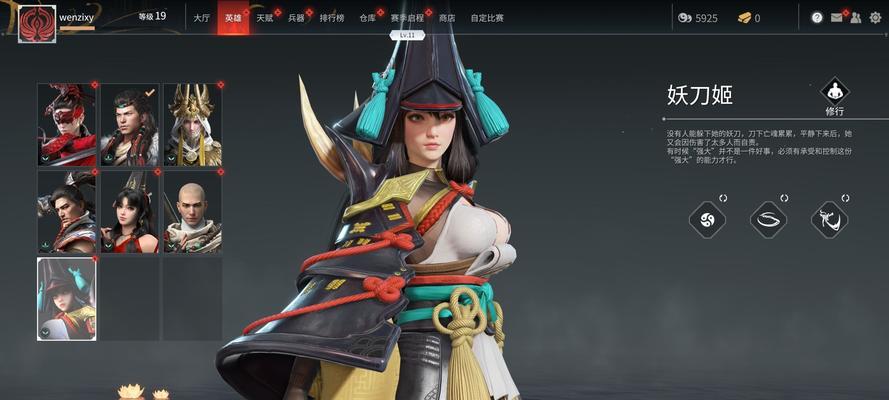Choose the golden-crowned white-haired hero portrait
889x400 pixels.
193,125
